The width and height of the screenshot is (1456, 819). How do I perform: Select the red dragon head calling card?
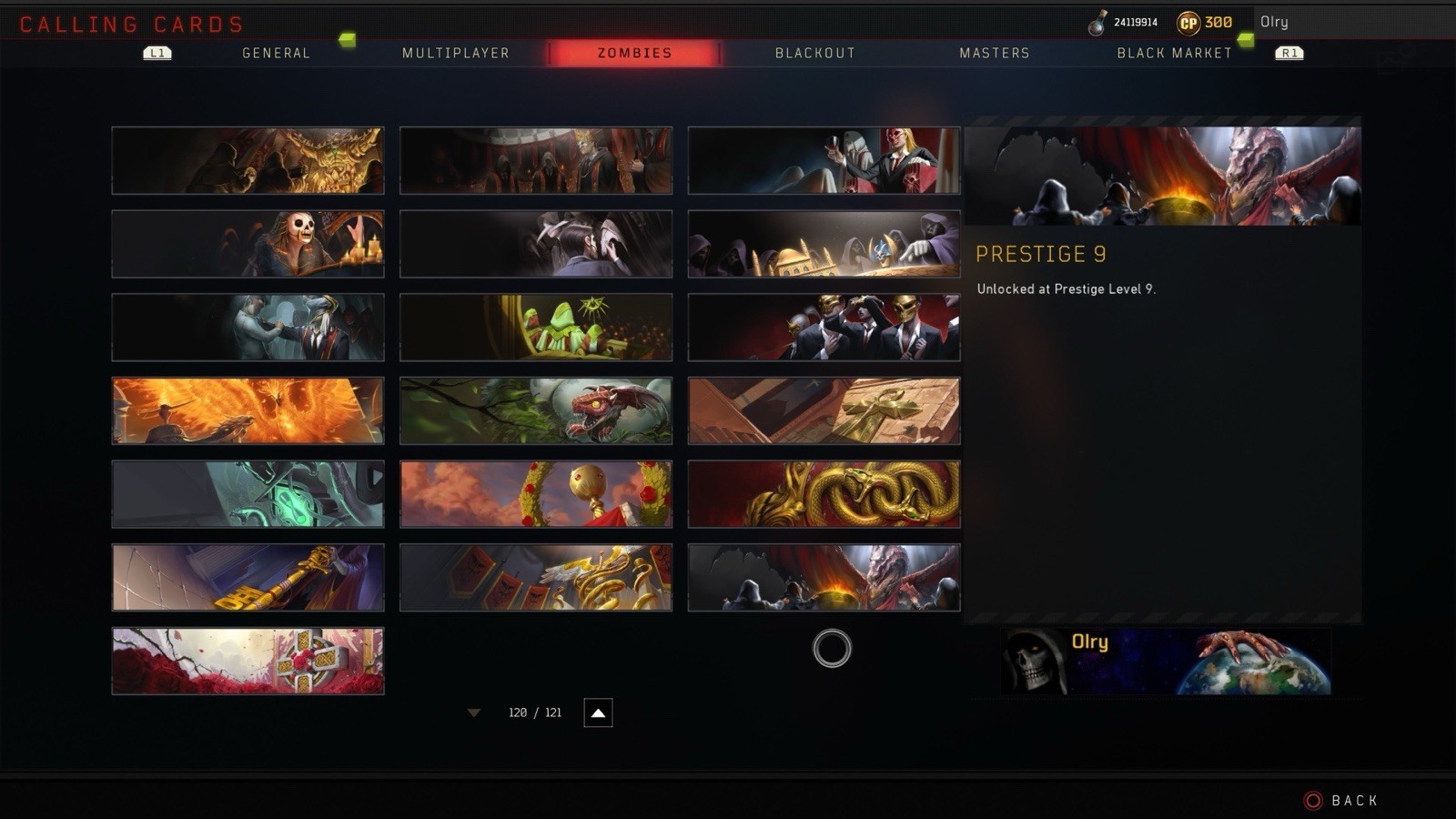coord(536,410)
